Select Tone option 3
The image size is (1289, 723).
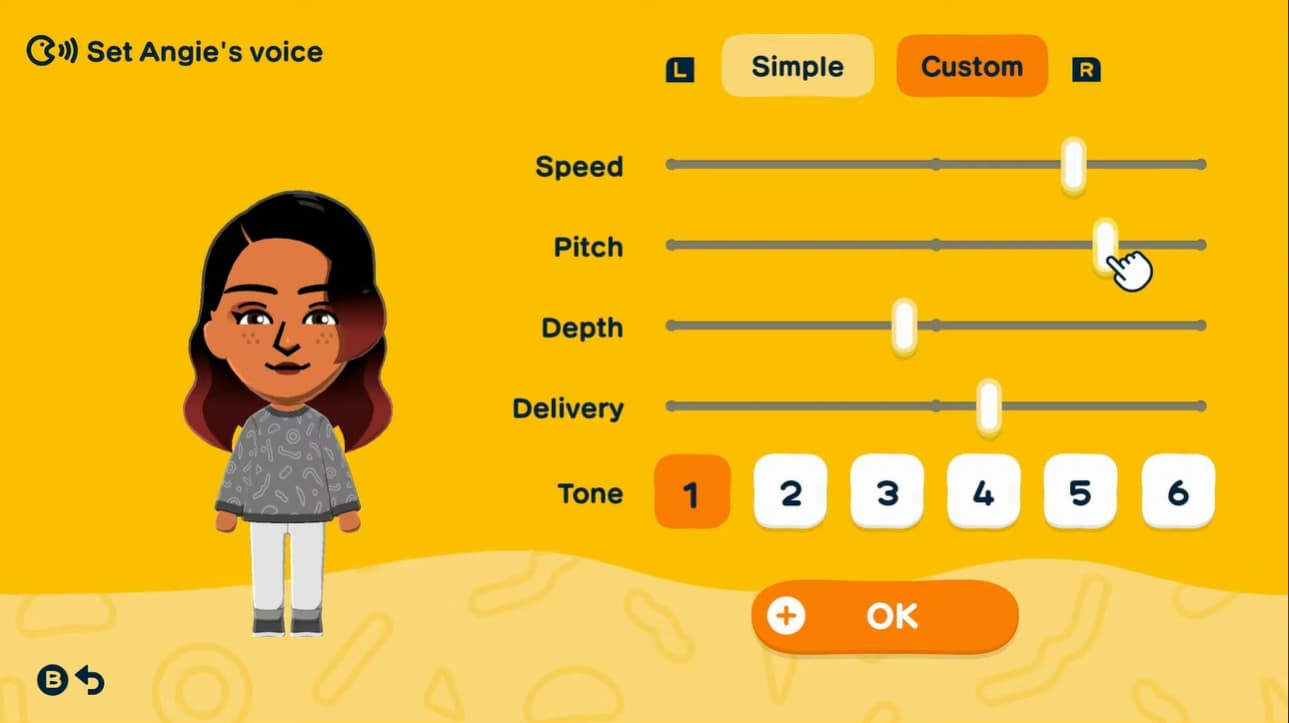(886, 492)
